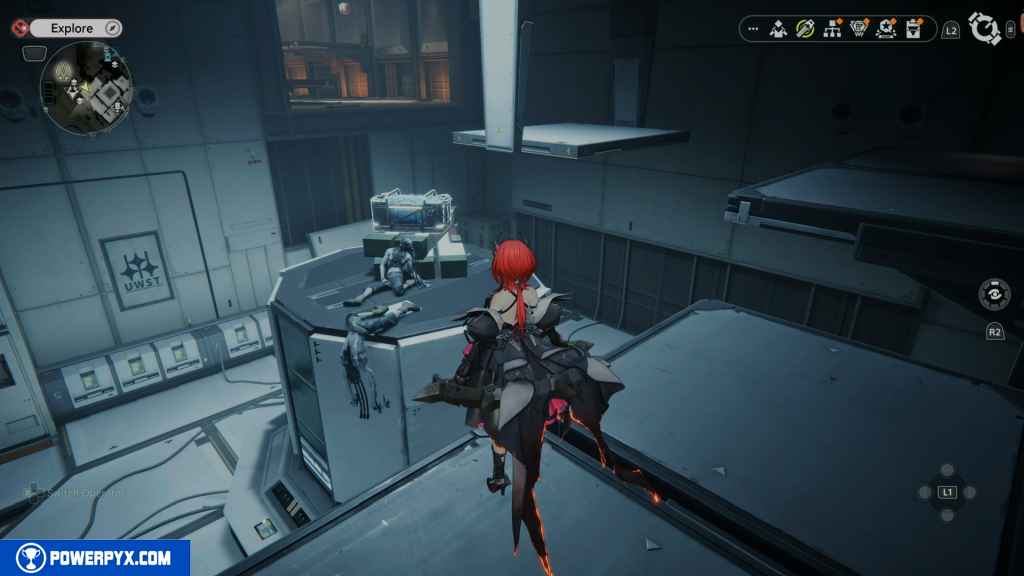Open the circular minimap
The height and width of the screenshot is (576, 1024).
[x=86, y=87]
